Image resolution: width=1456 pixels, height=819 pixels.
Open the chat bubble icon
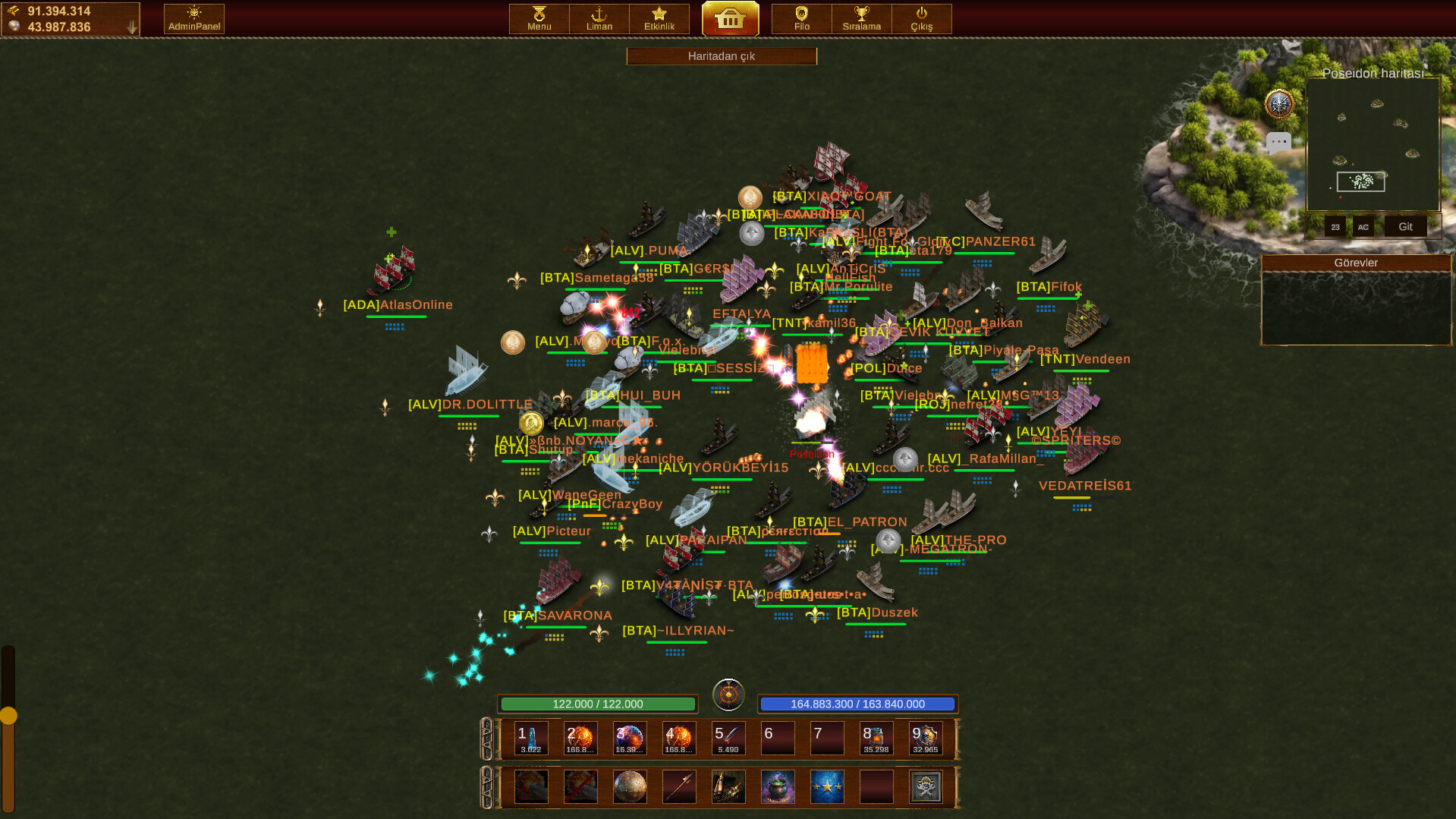coord(1279,141)
